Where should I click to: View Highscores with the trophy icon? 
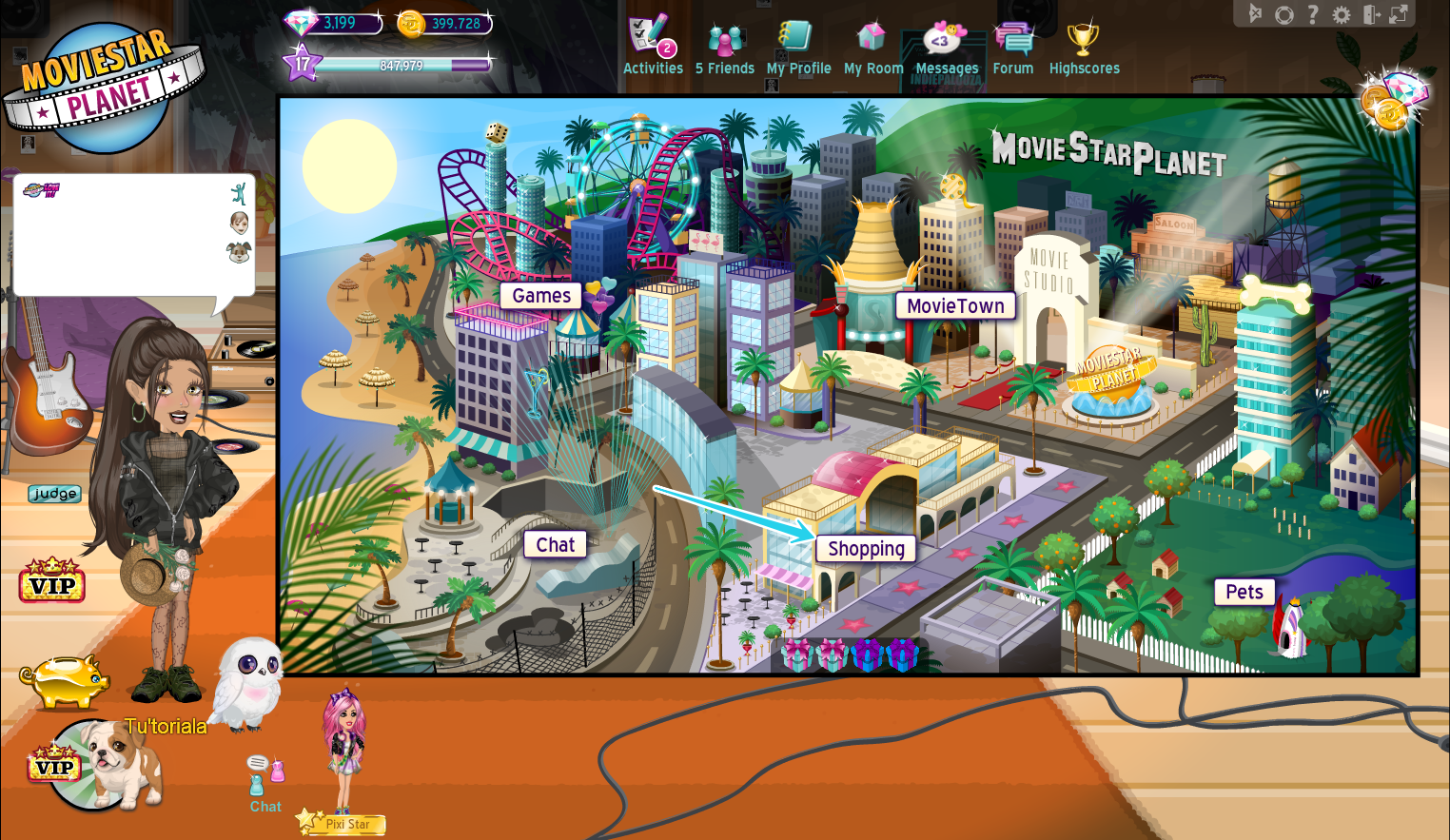click(1084, 40)
